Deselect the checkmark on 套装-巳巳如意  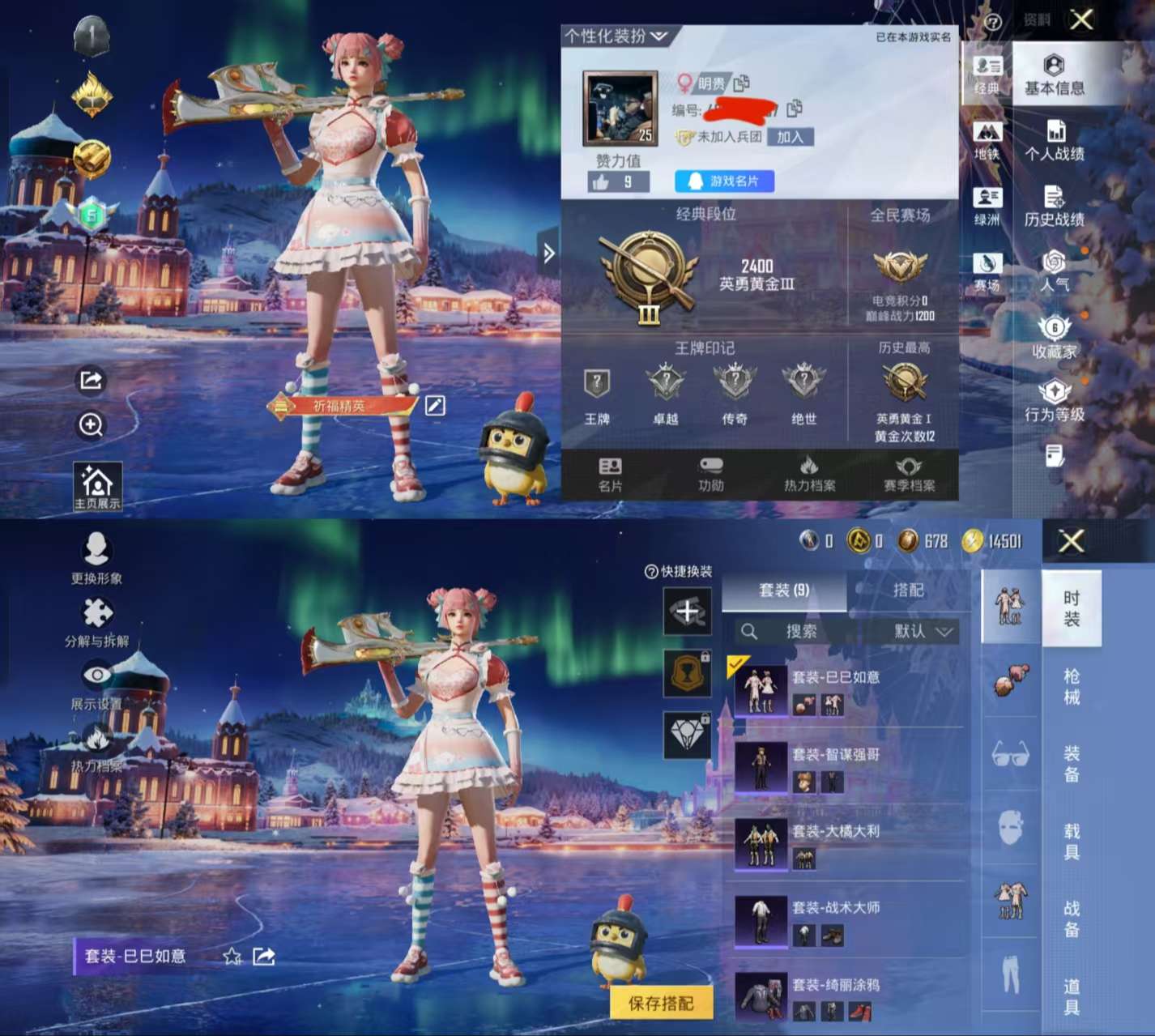tap(735, 667)
